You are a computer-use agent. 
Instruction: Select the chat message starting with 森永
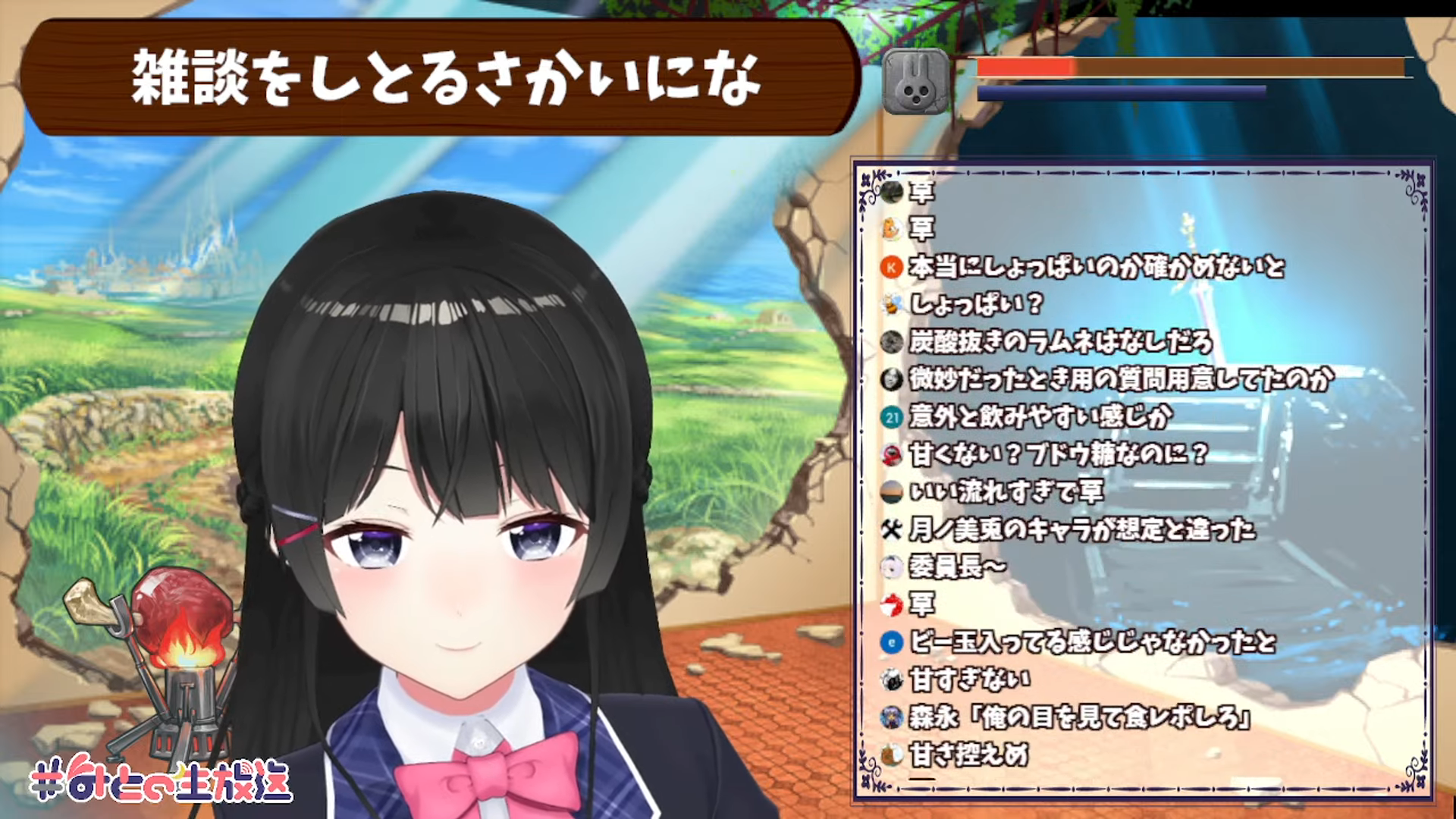pos(1078,717)
